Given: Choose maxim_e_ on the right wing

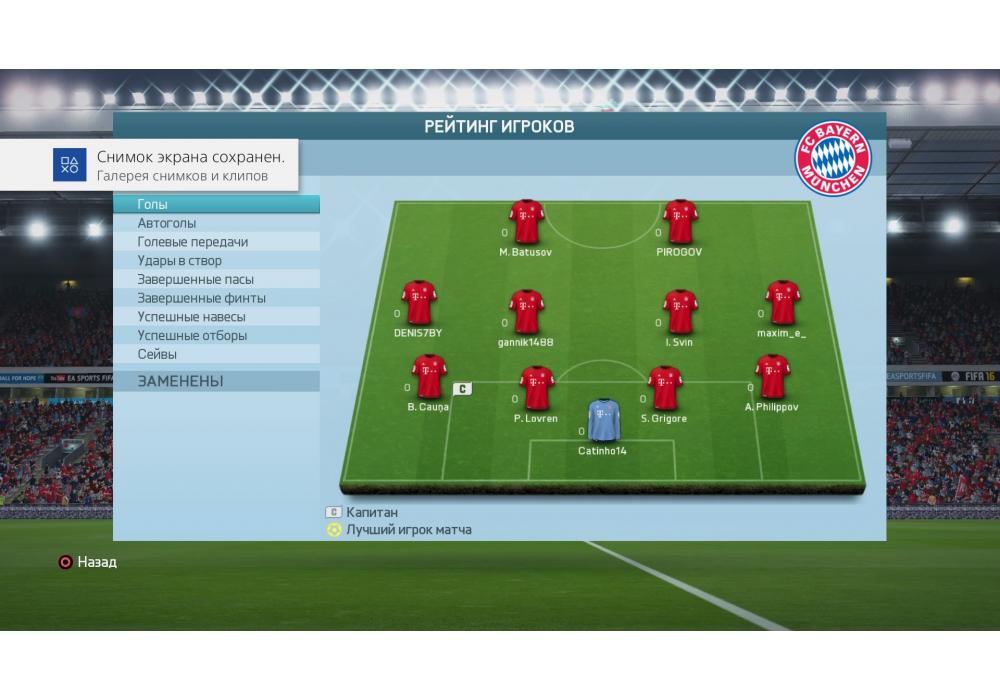Looking at the screenshot, I should [x=782, y=302].
